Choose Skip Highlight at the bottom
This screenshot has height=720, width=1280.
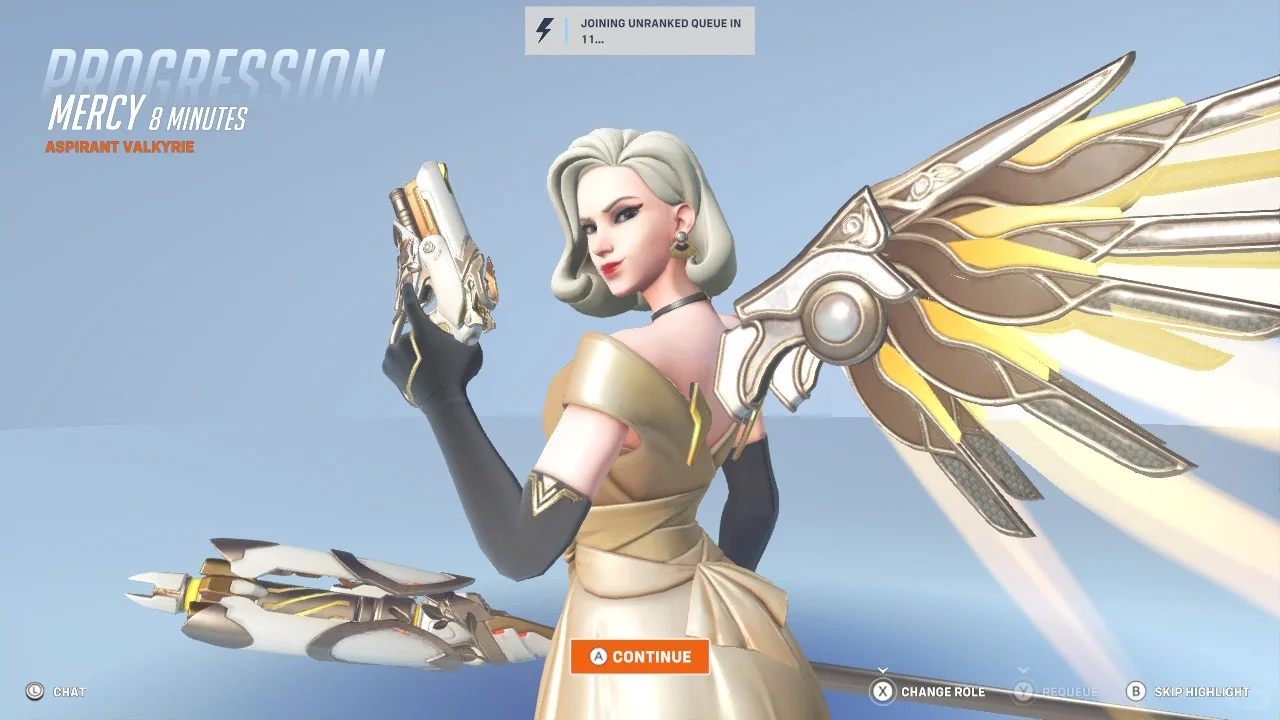1188,691
